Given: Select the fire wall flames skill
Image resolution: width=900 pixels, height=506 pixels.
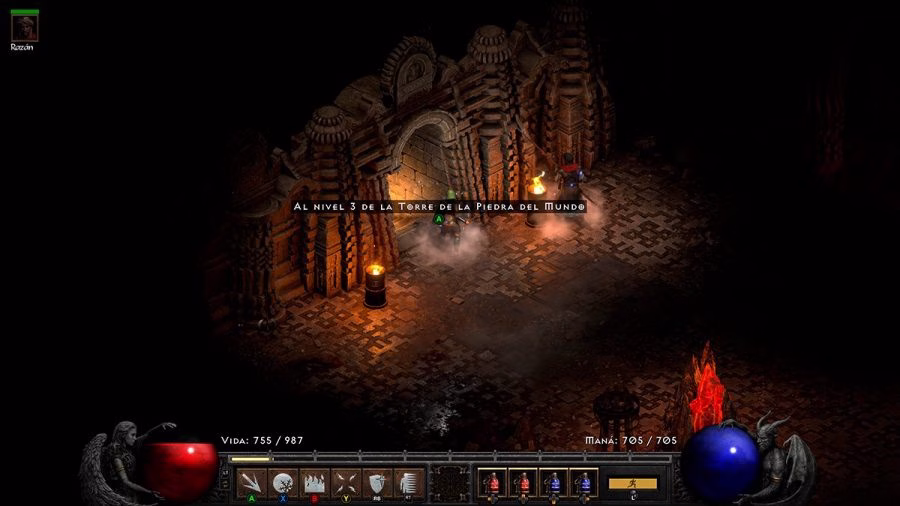Looking at the screenshot, I should 314,482.
